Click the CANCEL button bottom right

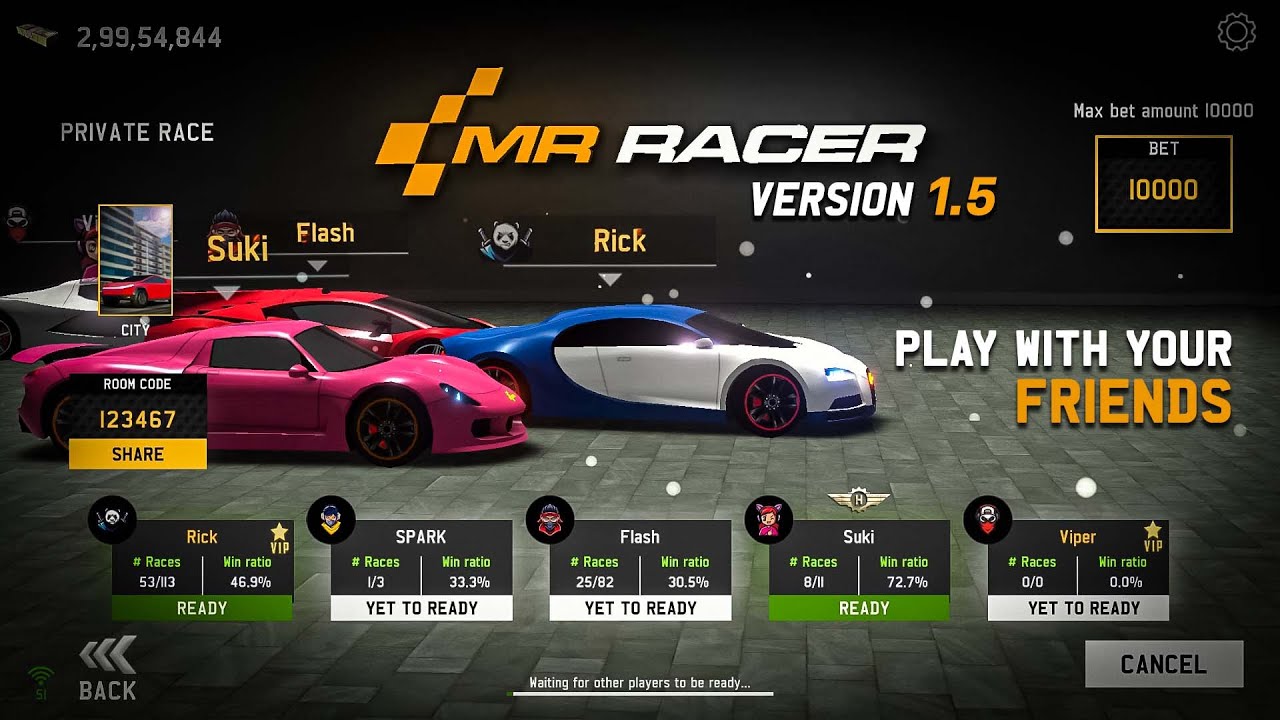click(1163, 663)
